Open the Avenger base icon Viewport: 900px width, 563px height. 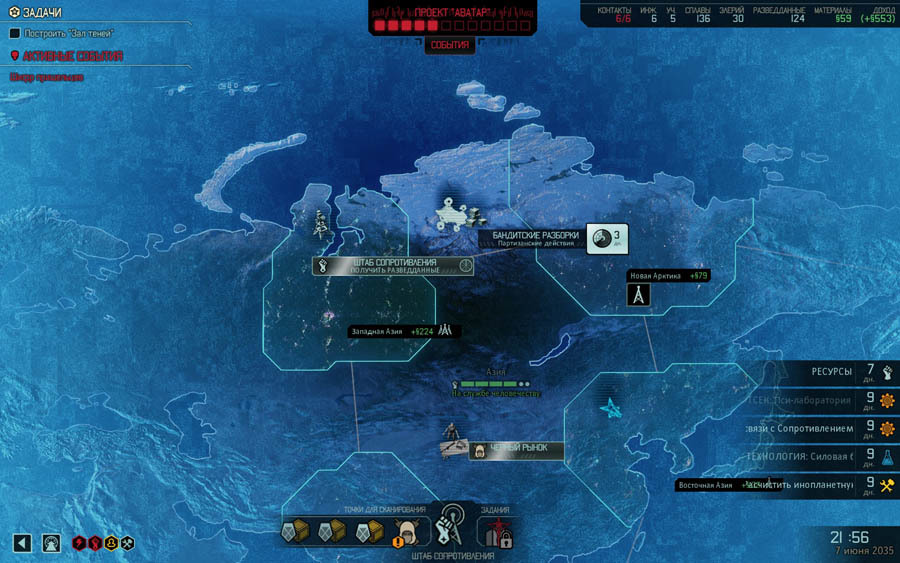pos(52,542)
